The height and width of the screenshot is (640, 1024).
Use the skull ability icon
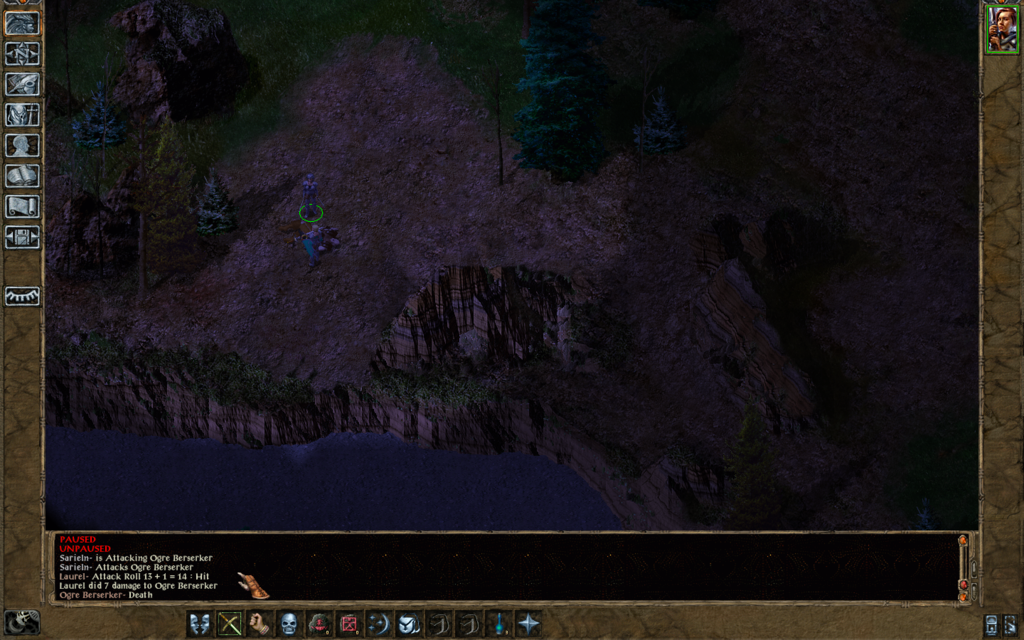coord(289,624)
